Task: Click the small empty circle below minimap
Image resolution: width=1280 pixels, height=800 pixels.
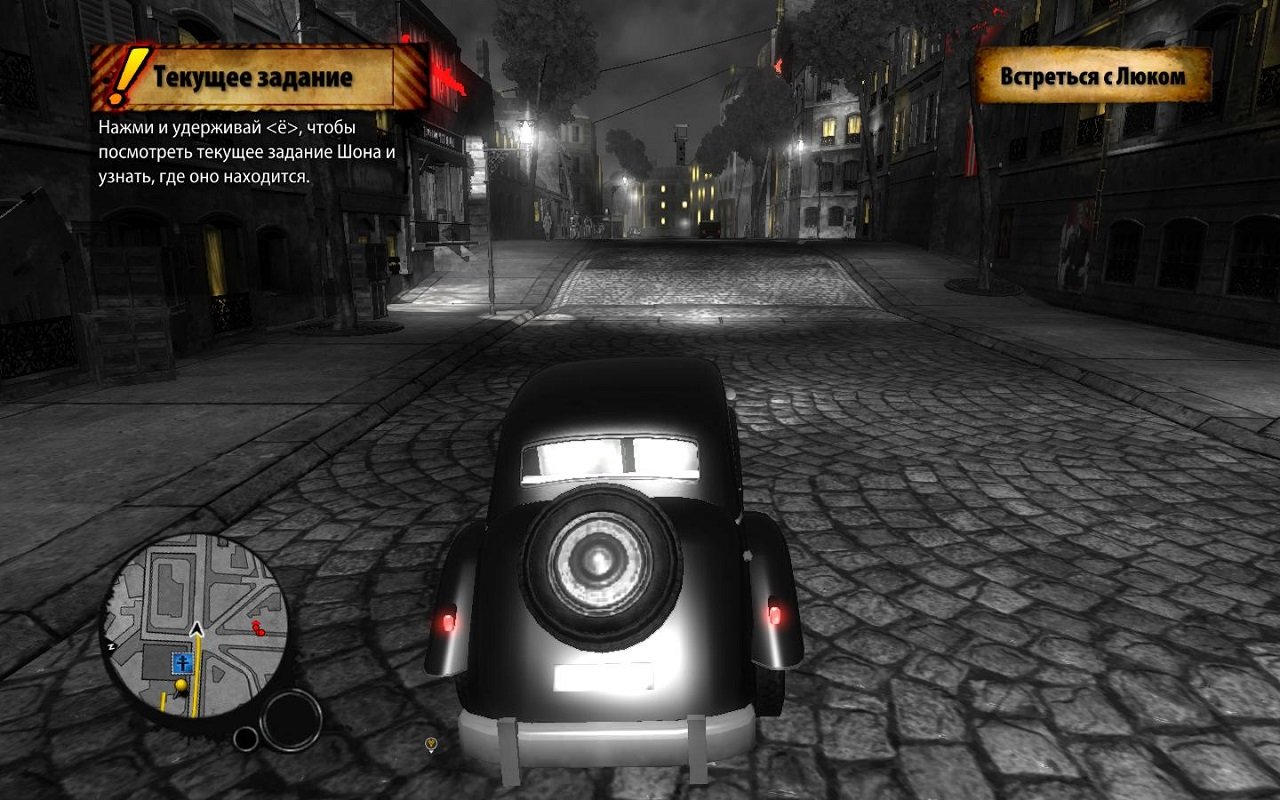Action: [245, 739]
